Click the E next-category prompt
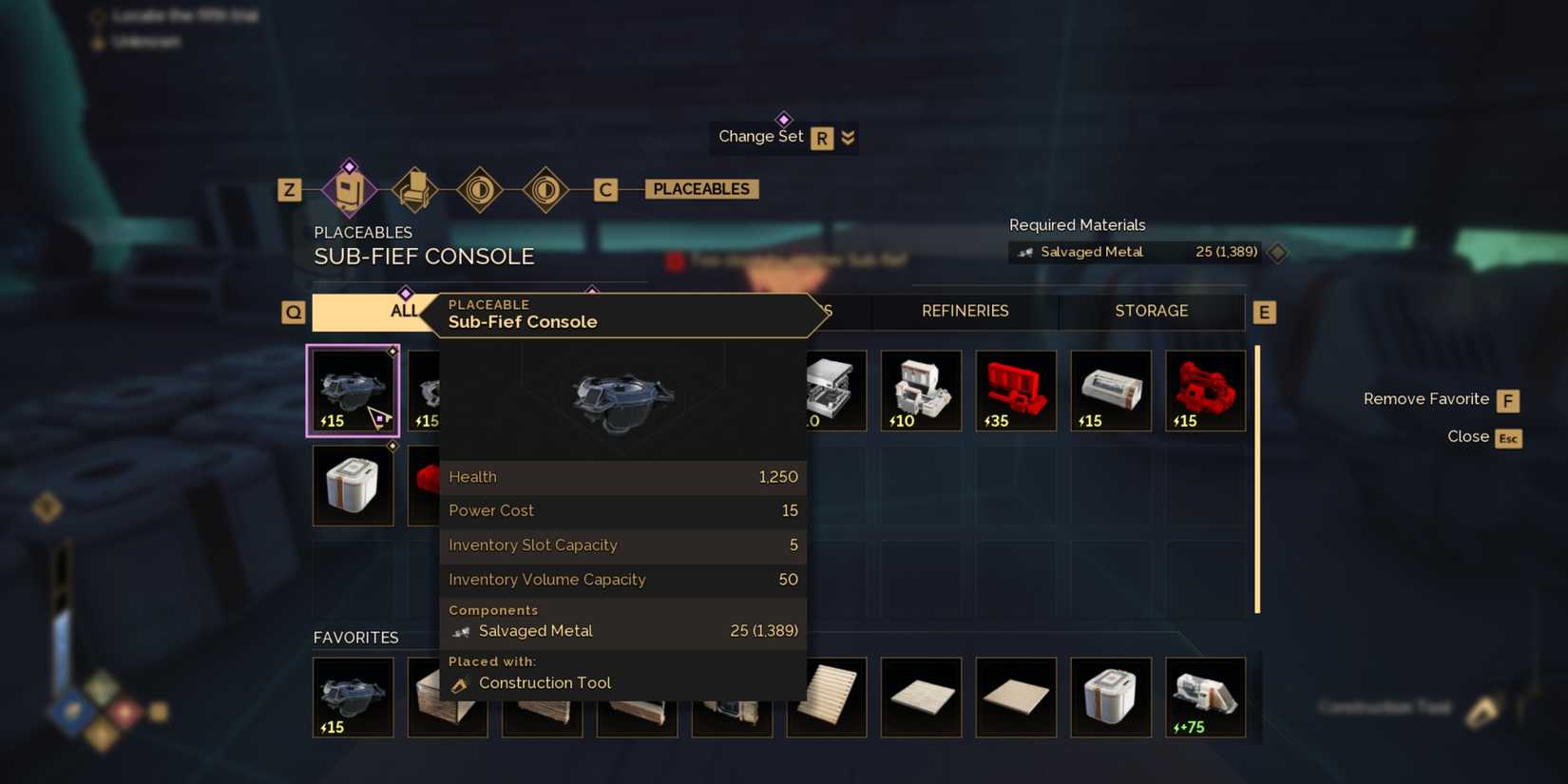Image resolution: width=1568 pixels, height=784 pixels. tap(1264, 312)
